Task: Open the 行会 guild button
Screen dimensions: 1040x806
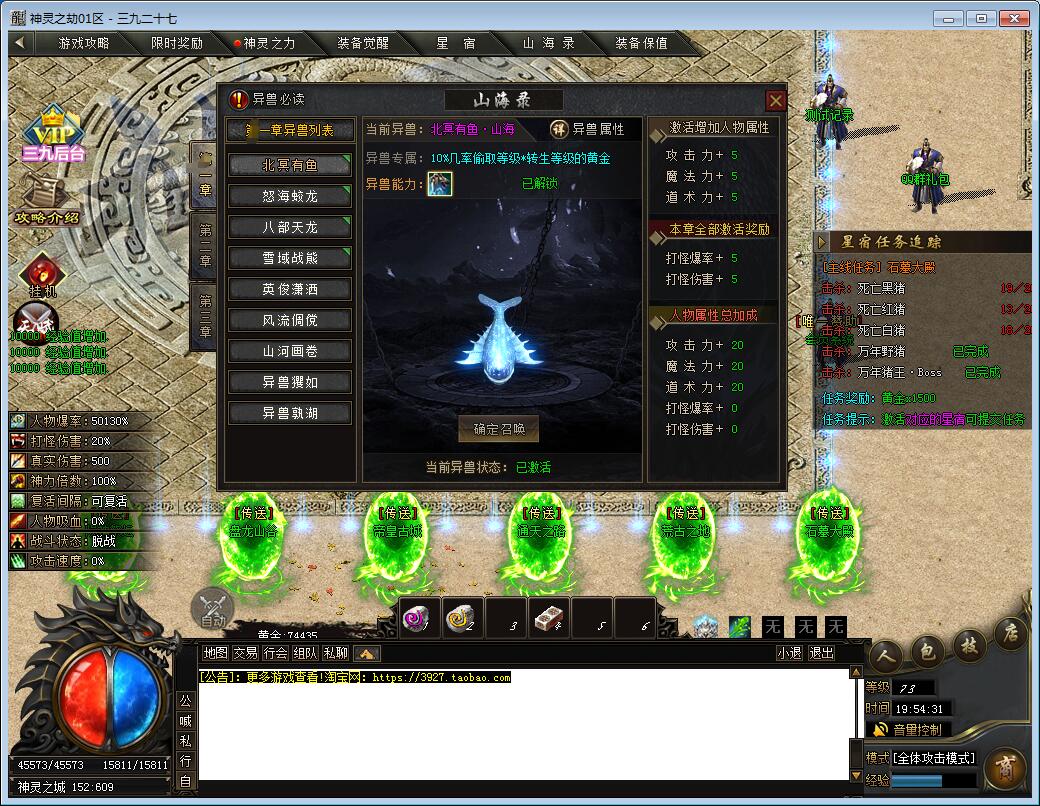Action: tap(276, 653)
